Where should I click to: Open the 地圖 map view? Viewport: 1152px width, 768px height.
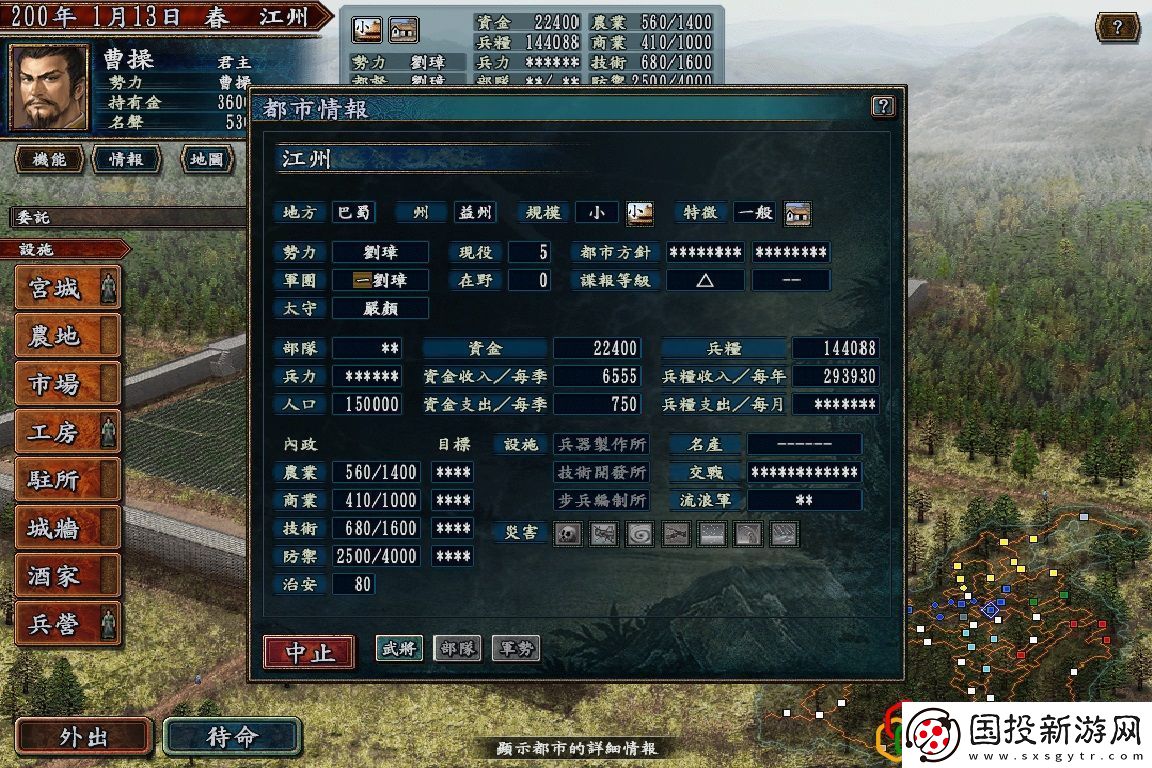207,159
